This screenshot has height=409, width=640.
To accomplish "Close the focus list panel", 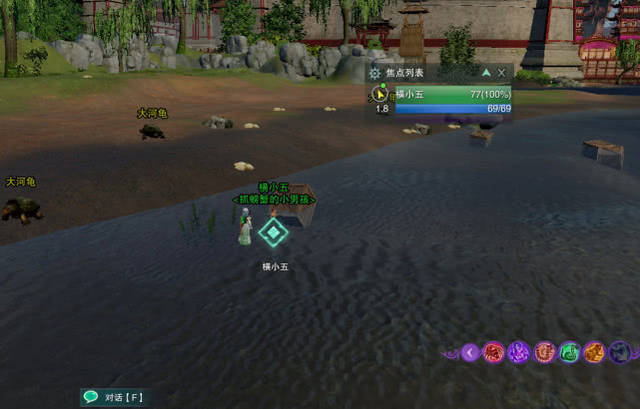I will pyautogui.click(x=502, y=73).
